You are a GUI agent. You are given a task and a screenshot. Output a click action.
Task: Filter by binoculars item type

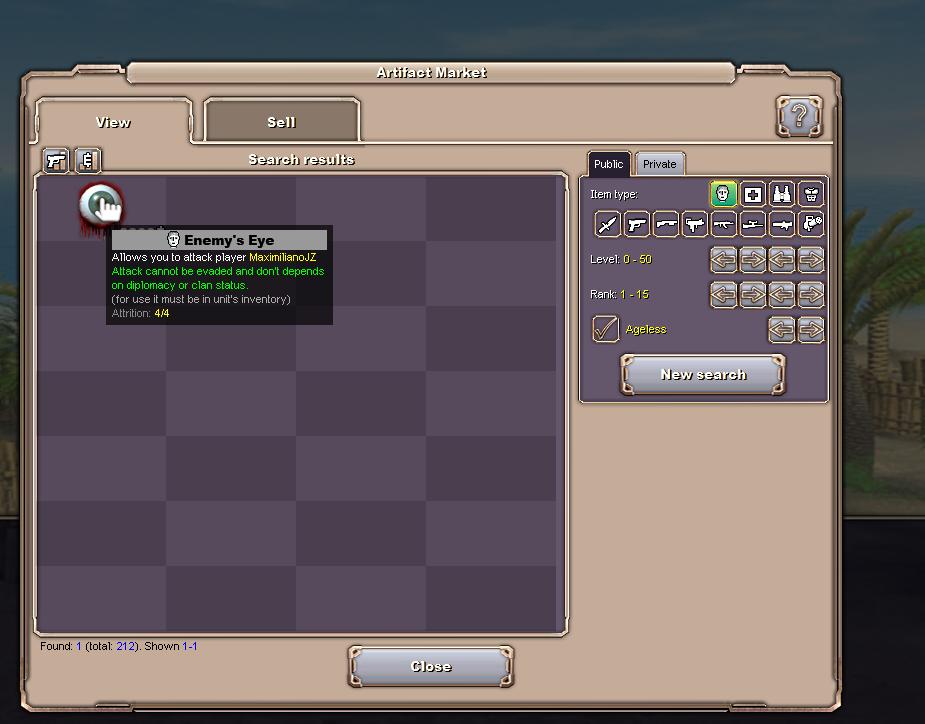pos(782,194)
